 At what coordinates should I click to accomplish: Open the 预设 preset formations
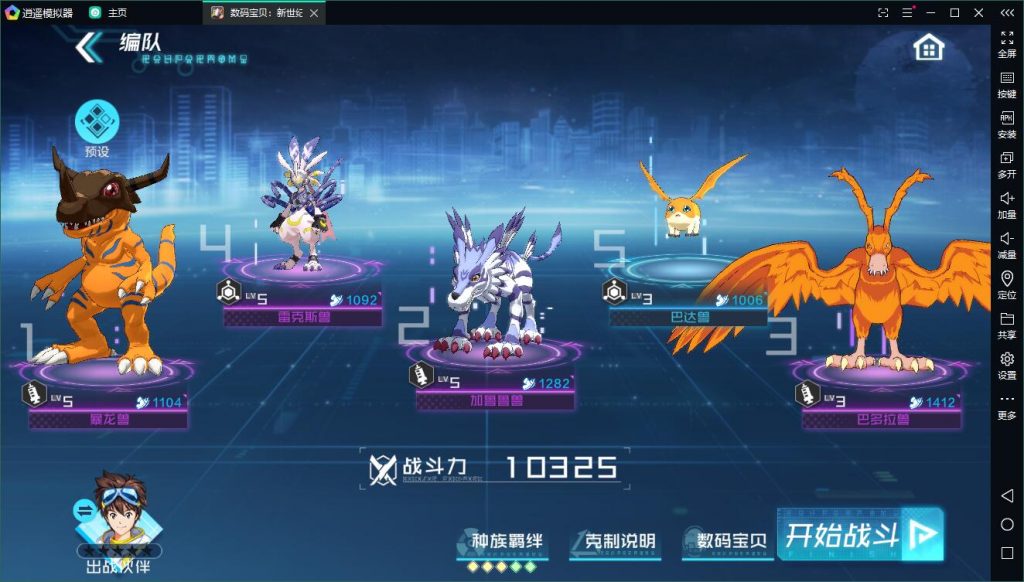point(97,127)
